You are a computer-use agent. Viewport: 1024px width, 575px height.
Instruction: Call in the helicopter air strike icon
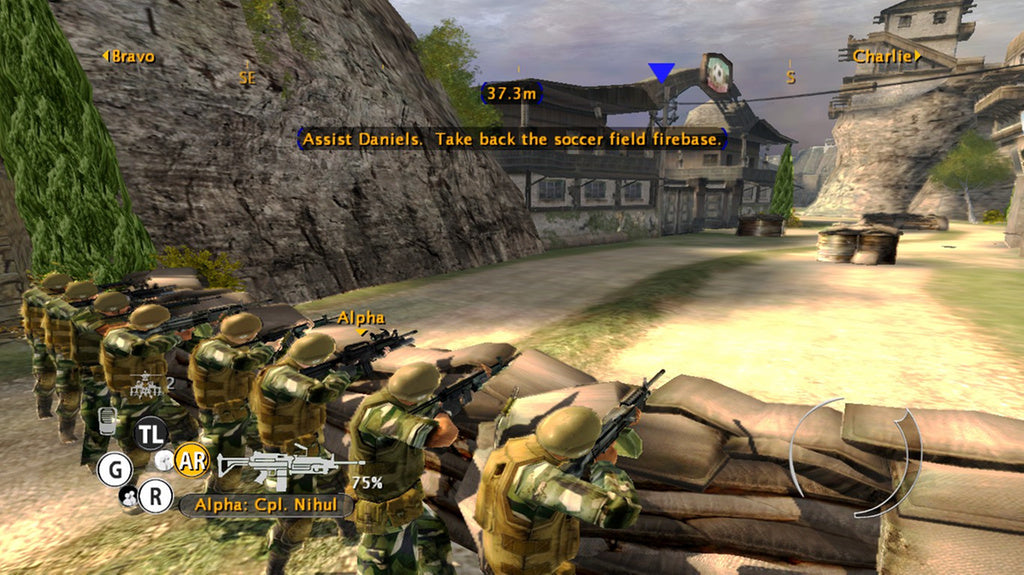tap(146, 384)
